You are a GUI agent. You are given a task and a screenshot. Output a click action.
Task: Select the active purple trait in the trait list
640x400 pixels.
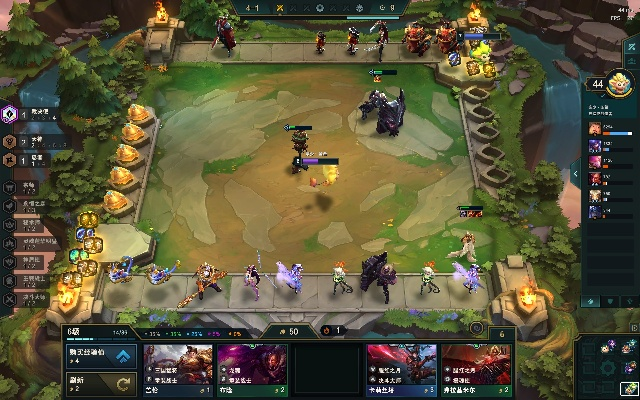coord(10,114)
